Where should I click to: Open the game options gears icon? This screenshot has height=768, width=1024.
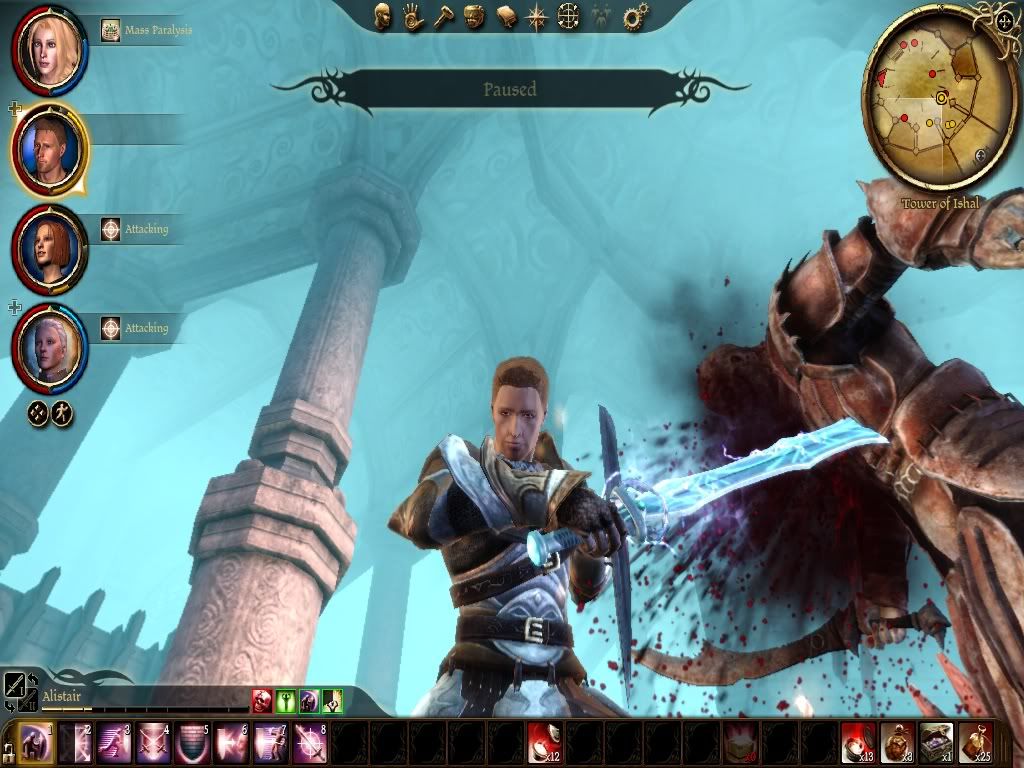point(634,16)
